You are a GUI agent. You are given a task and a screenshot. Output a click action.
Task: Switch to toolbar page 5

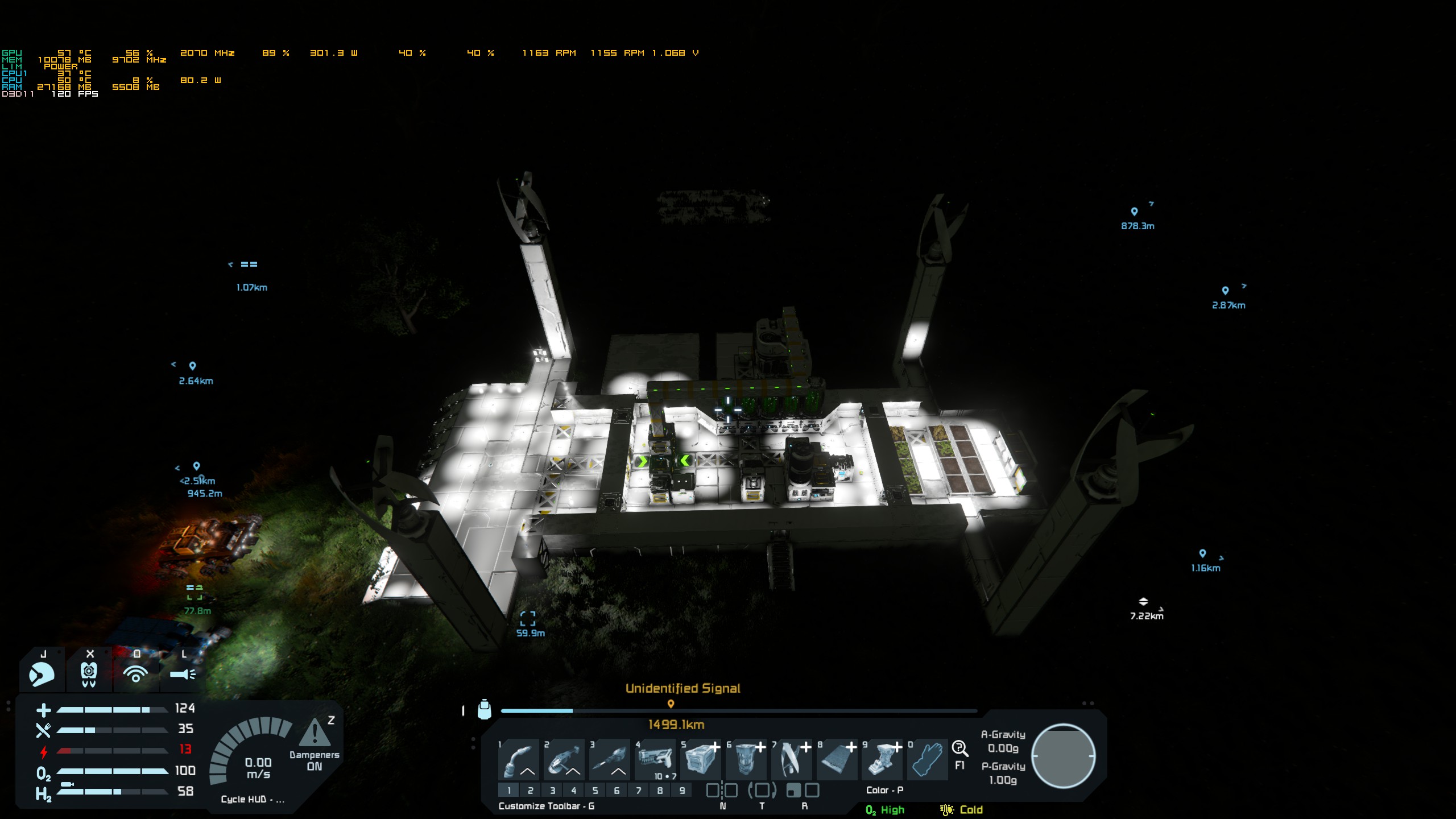pos(595,790)
